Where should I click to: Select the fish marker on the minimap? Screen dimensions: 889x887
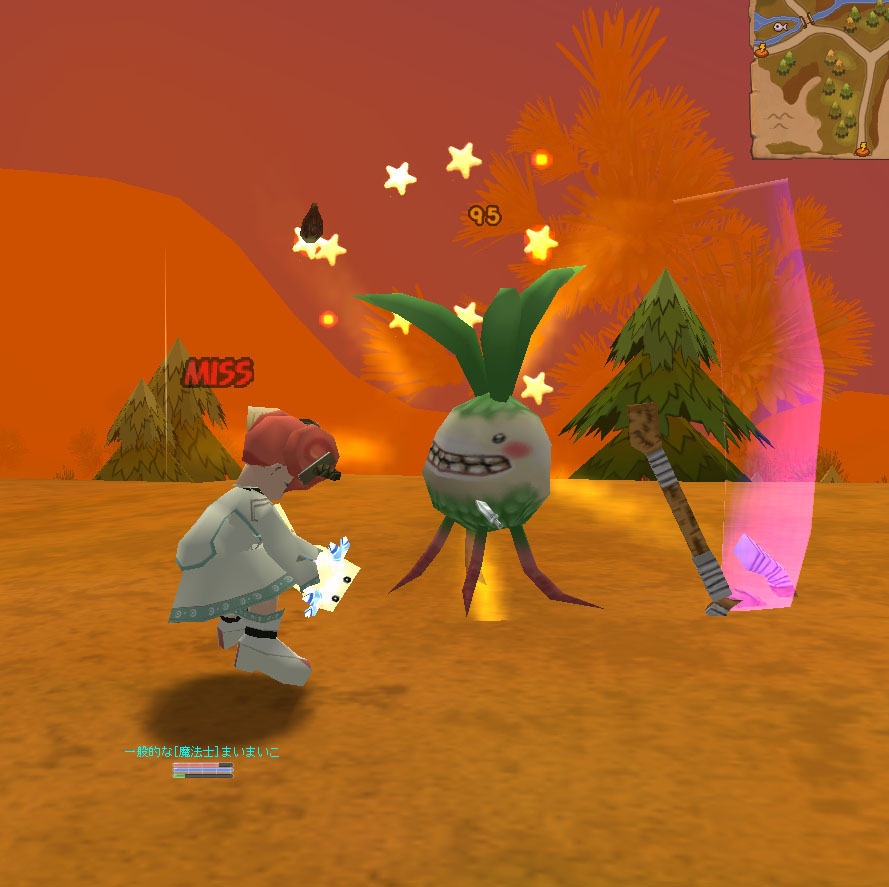tap(780, 27)
